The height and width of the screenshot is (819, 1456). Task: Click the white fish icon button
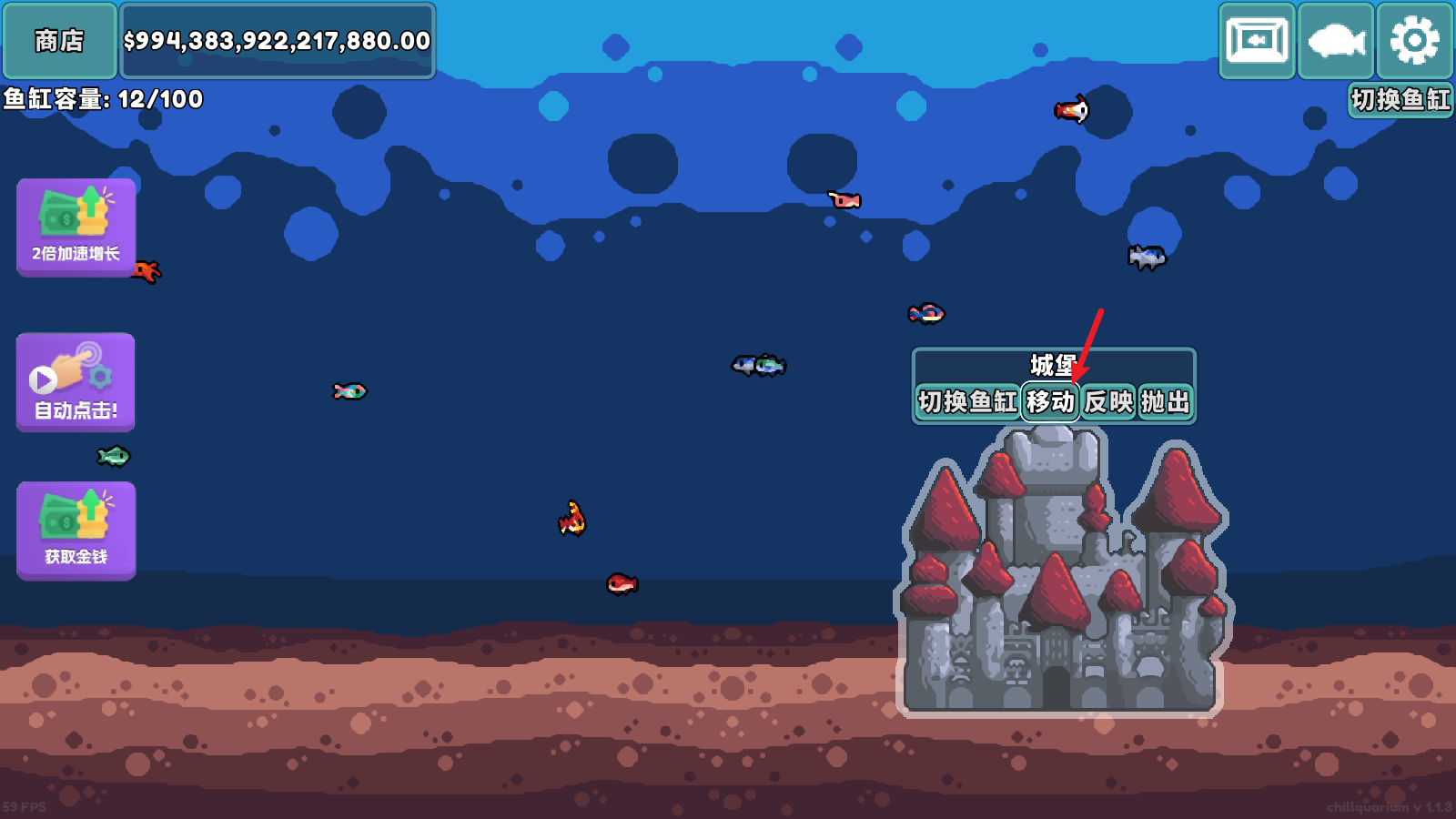pyautogui.click(x=1336, y=41)
